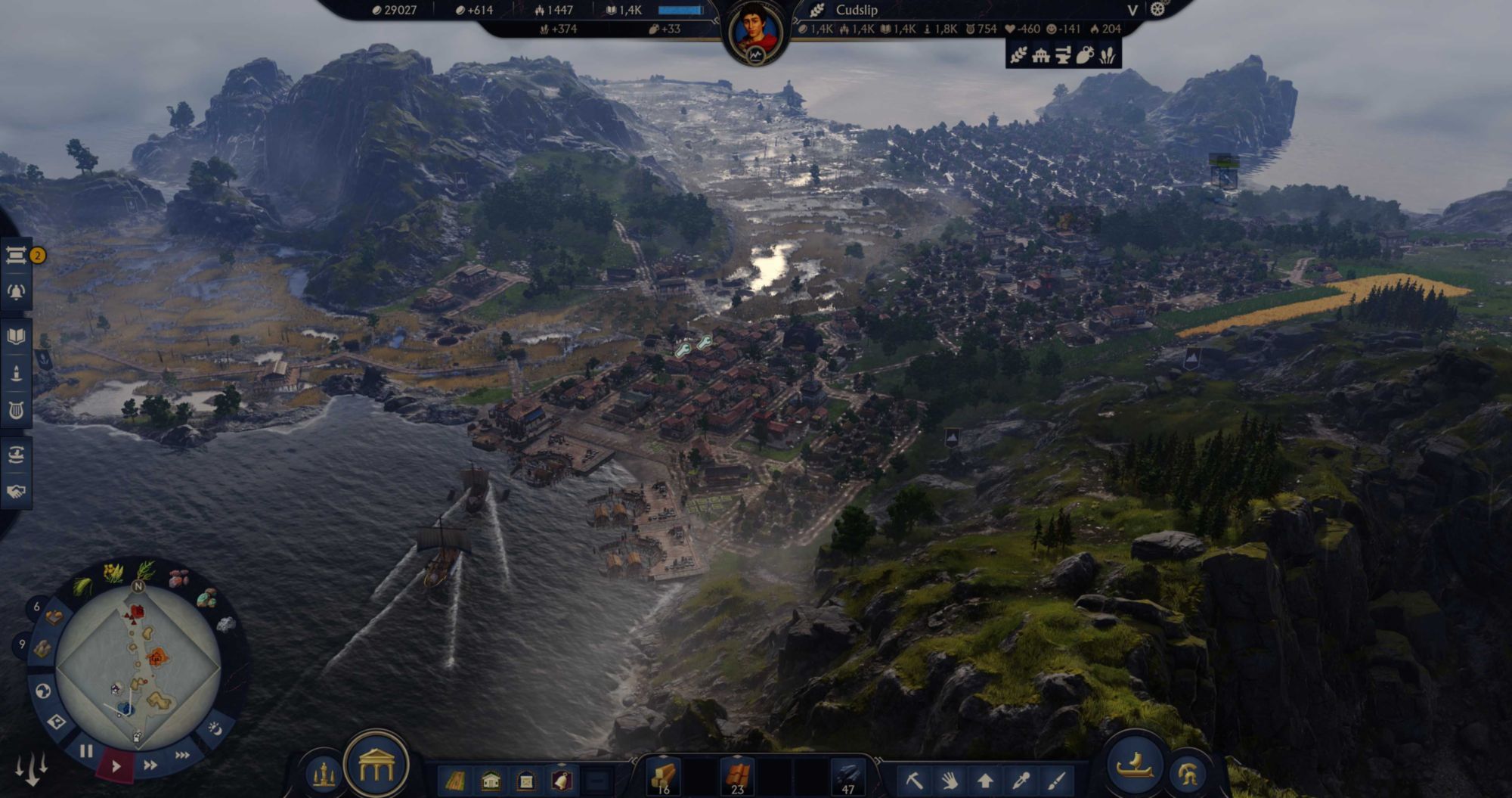The image size is (1512, 798).
Task: Click the circular minimap
Action: tap(138, 667)
